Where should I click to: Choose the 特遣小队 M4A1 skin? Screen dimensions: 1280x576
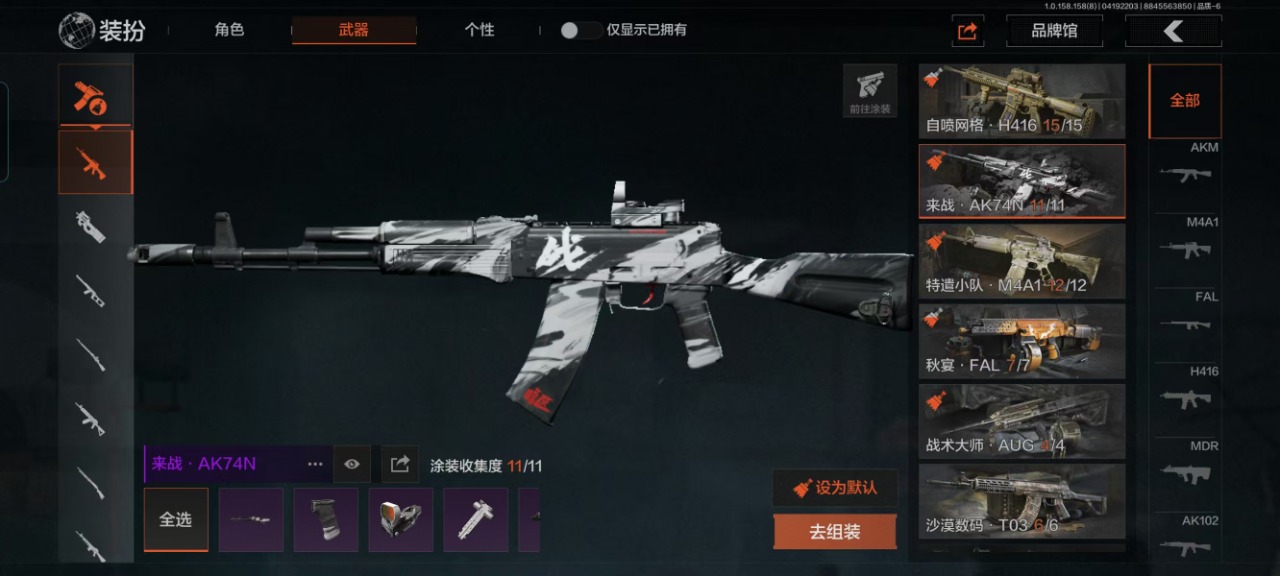[x=1021, y=261]
